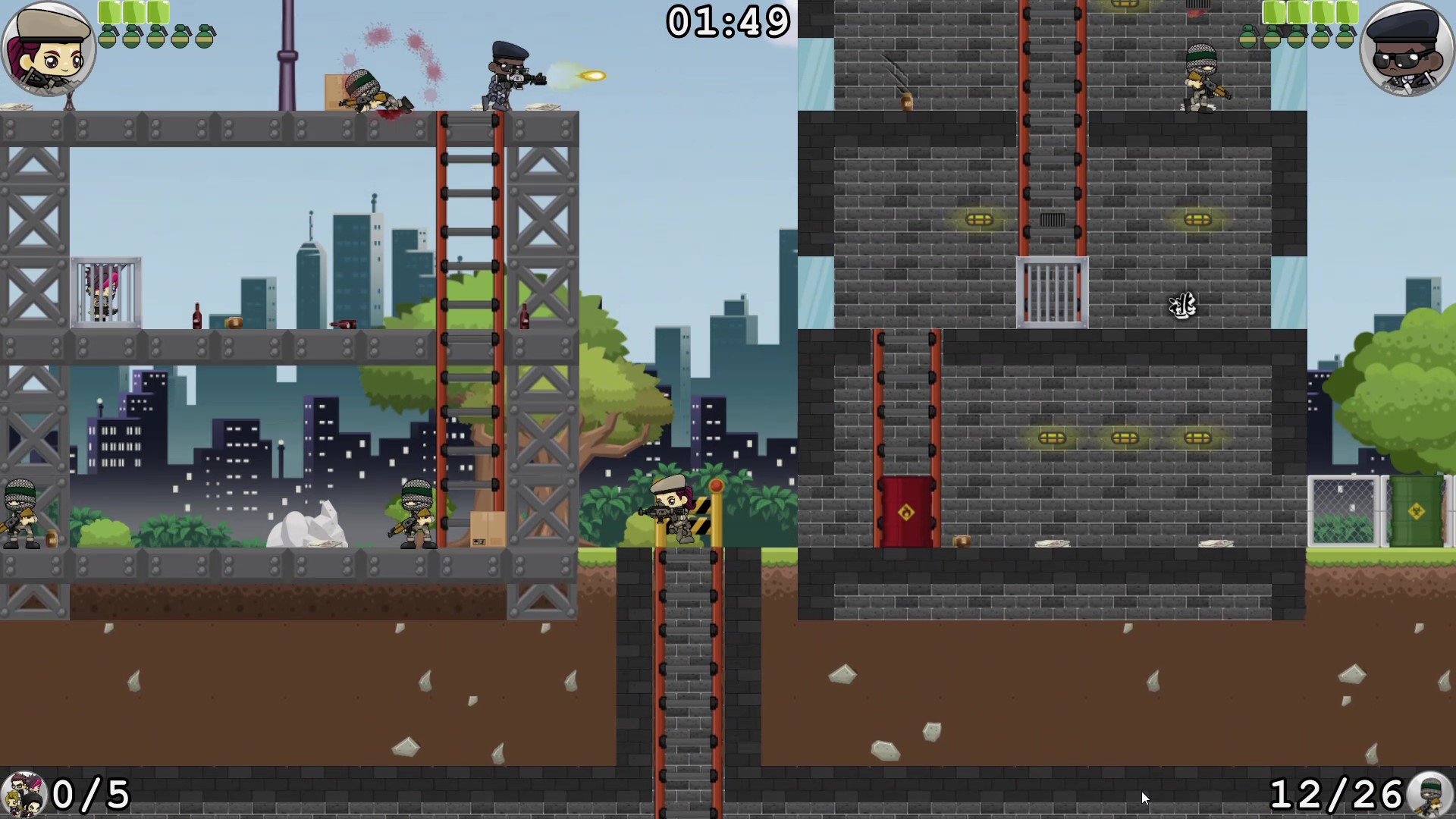The width and height of the screenshot is (1456, 819).
Task: Click the metal grate vent on the fortress wall
Action: pos(1053,220)
